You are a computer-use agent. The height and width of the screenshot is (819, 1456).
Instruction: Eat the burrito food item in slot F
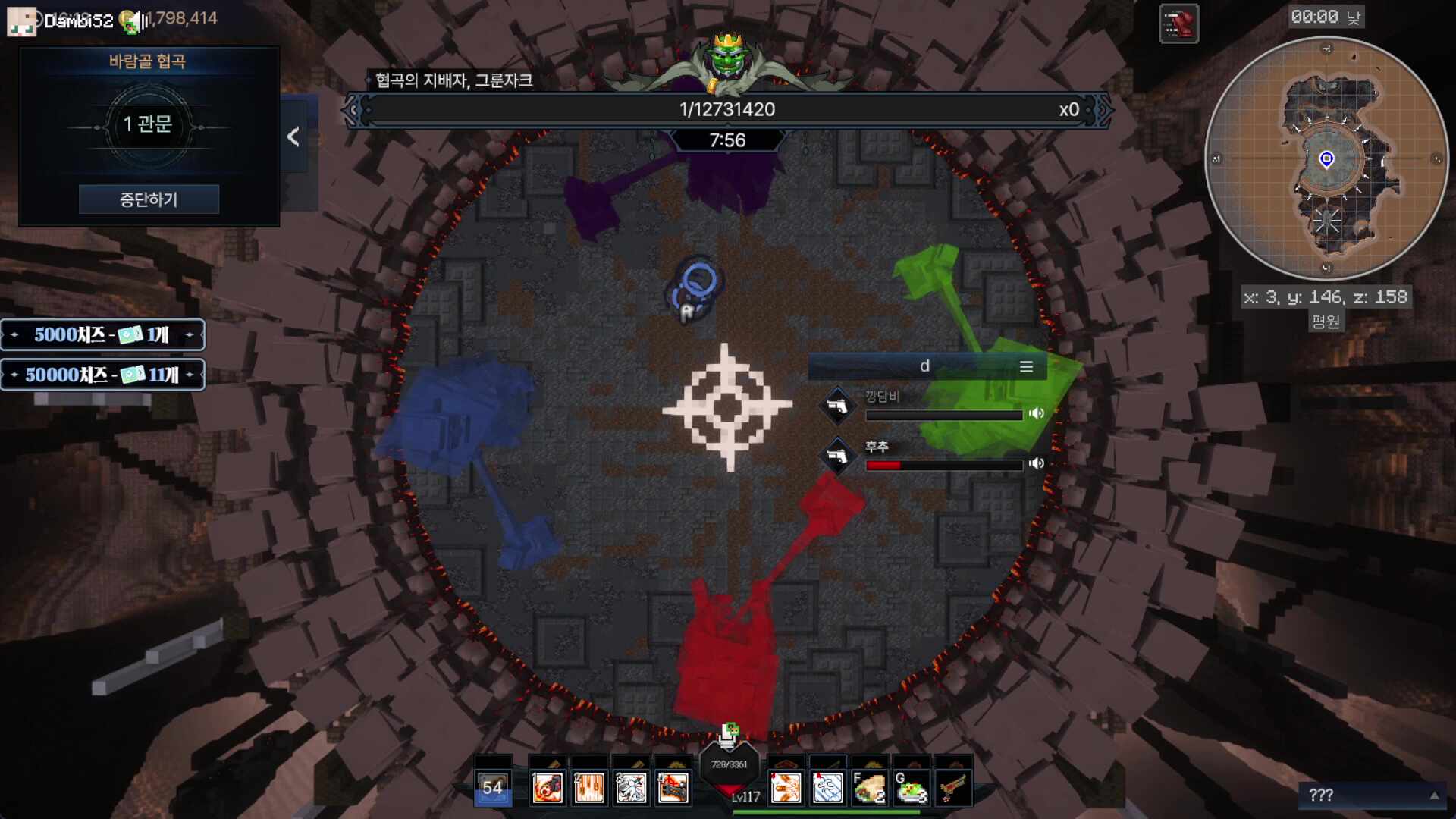coord(868,789)
